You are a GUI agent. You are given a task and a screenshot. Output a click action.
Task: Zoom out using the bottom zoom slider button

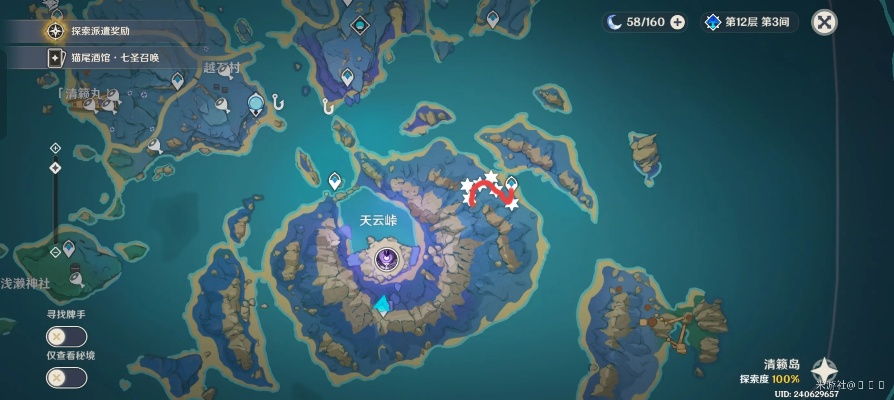point(56,252)
